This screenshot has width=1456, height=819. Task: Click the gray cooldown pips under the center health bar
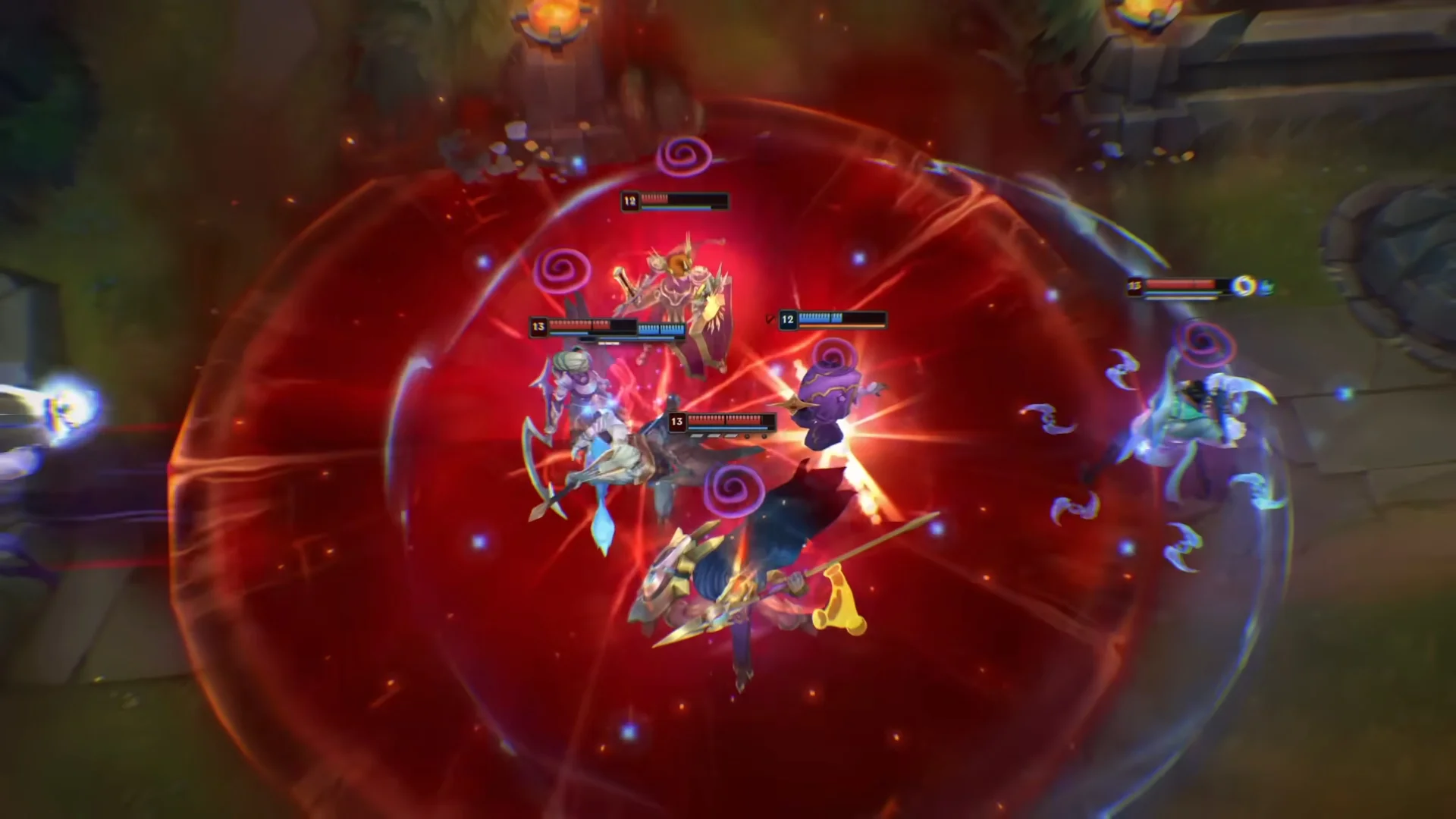pos(713,436)
